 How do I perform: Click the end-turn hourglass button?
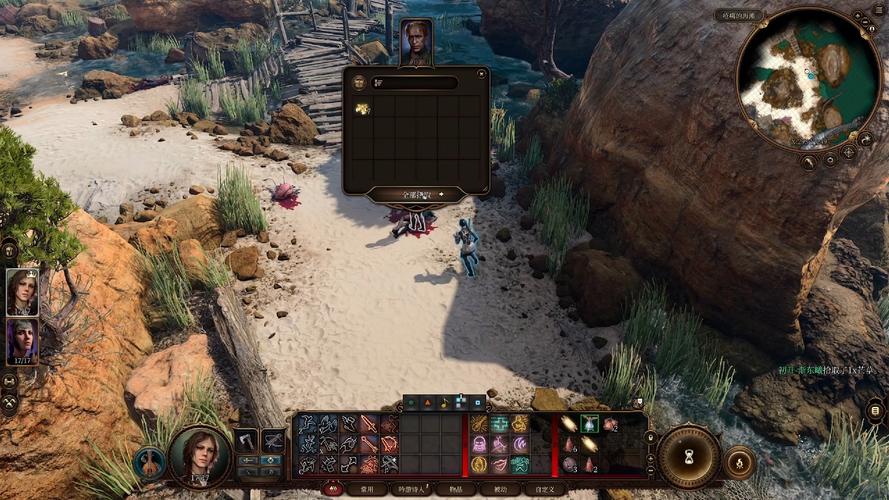coord(688,456)
